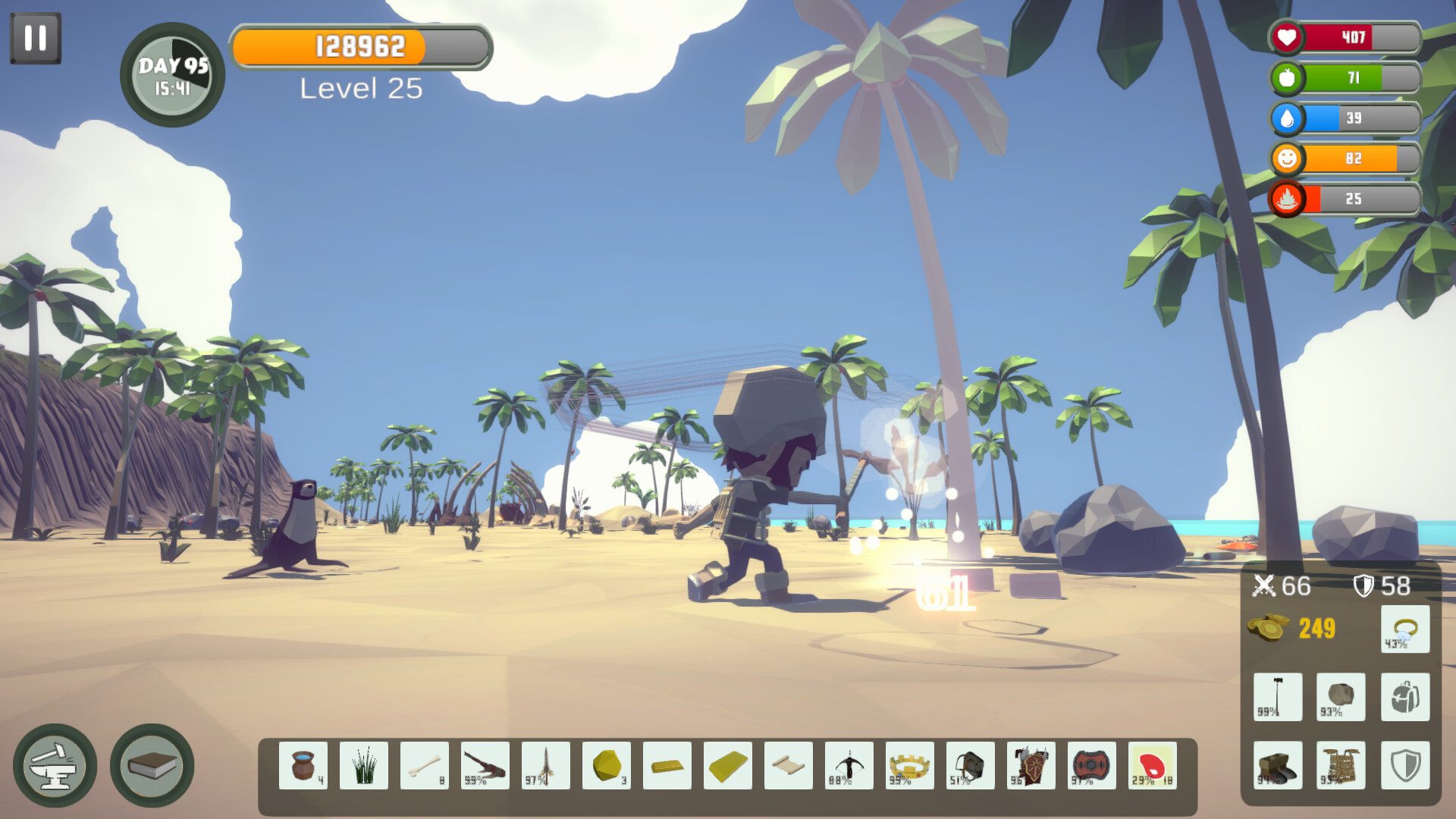Select the water jug in the hotbar
The image size is (1456, 819).
coord(303,767)
